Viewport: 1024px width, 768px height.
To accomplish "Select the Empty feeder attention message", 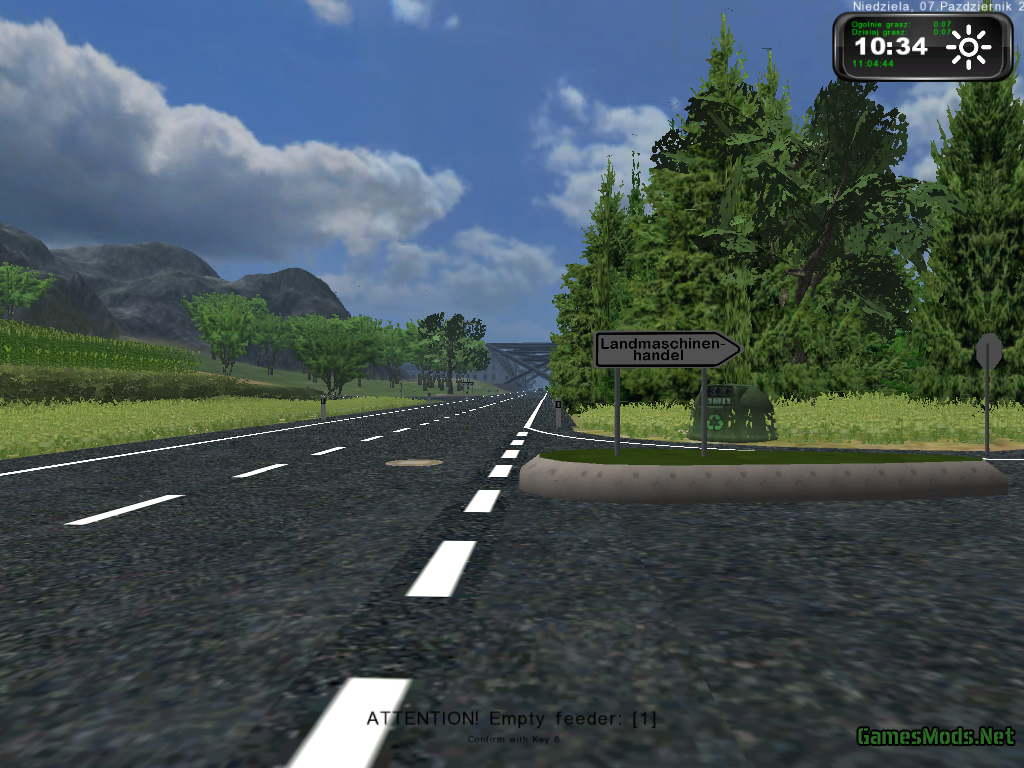I will (511, 718).
